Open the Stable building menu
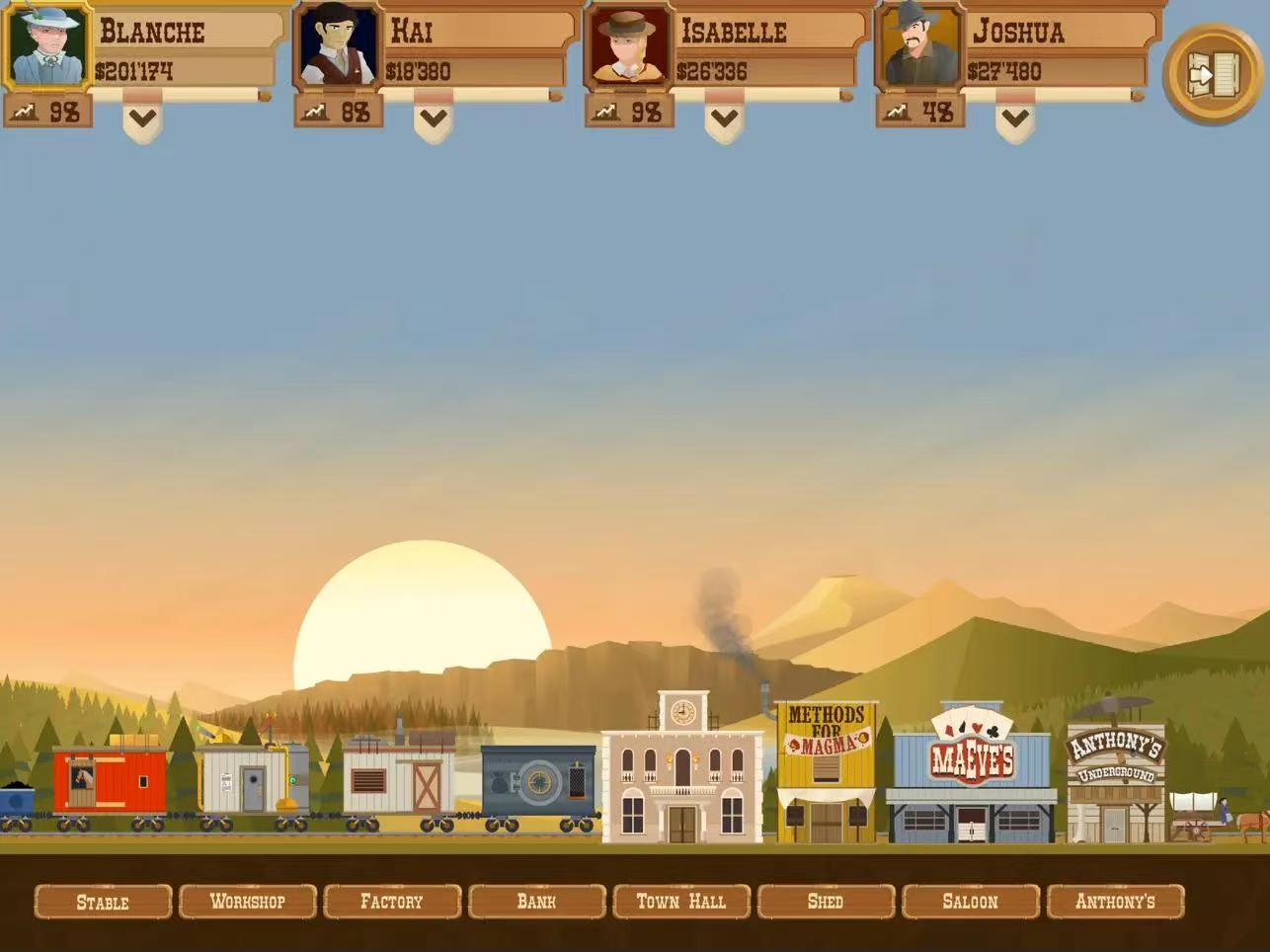Viewport: 1270px width, 952px height. pyautogui.click(x=103, y=902)
